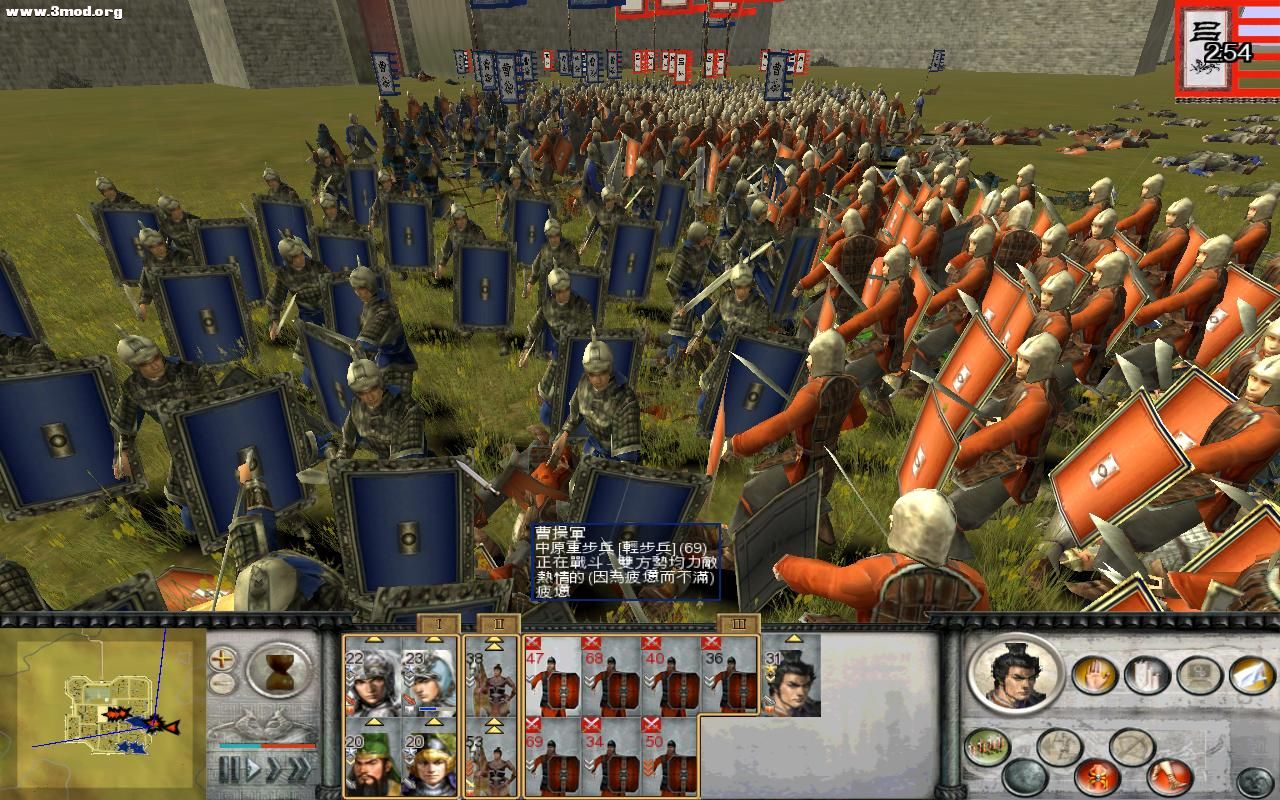The height and width of the screenshot is (800, 1280).
Task: Activate the red special ability icon
Action: tap(1097, 778)
